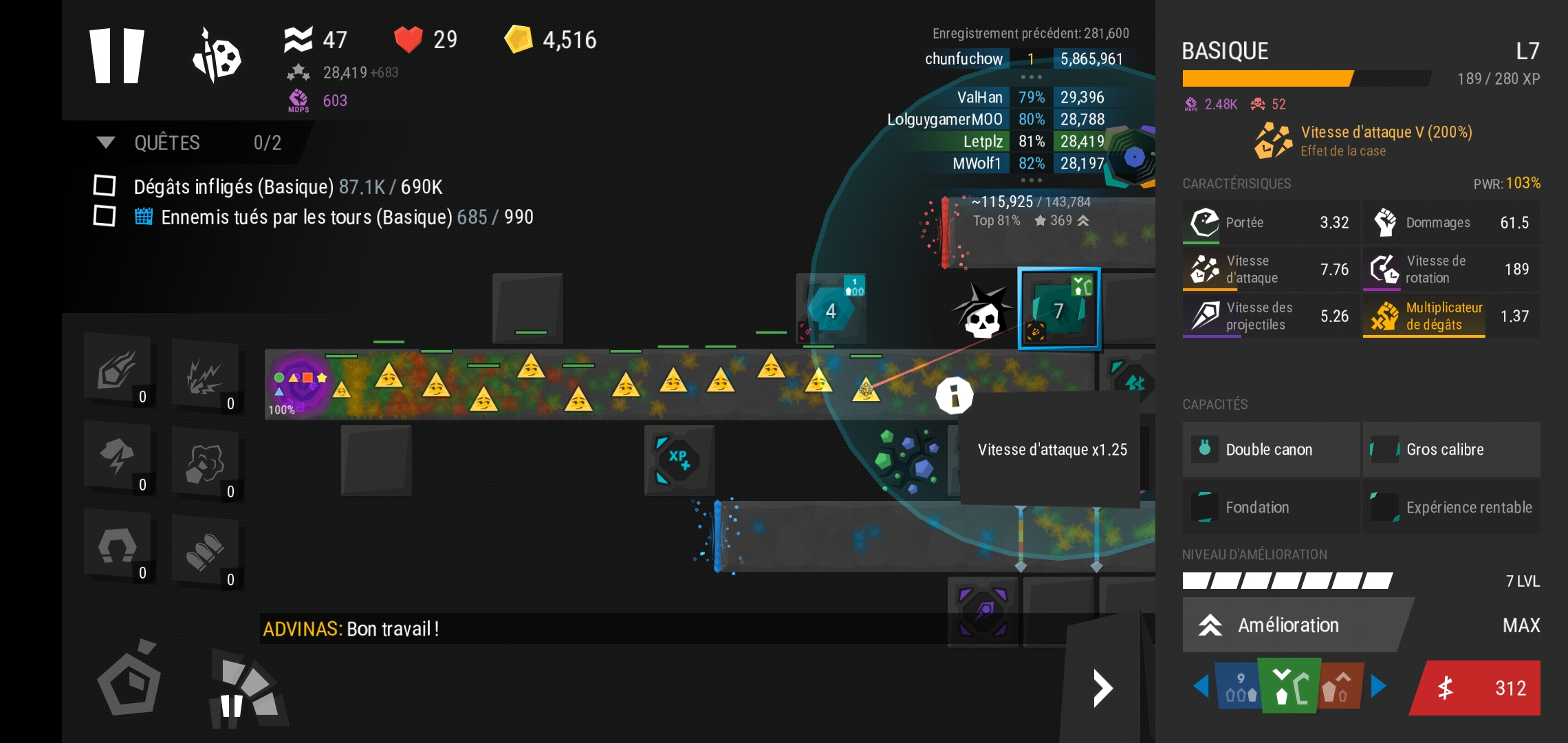Viewport: 1568px width, 743px height.
Task: Click the Amélioration upgrade button
Action: tap(1289, 625)
